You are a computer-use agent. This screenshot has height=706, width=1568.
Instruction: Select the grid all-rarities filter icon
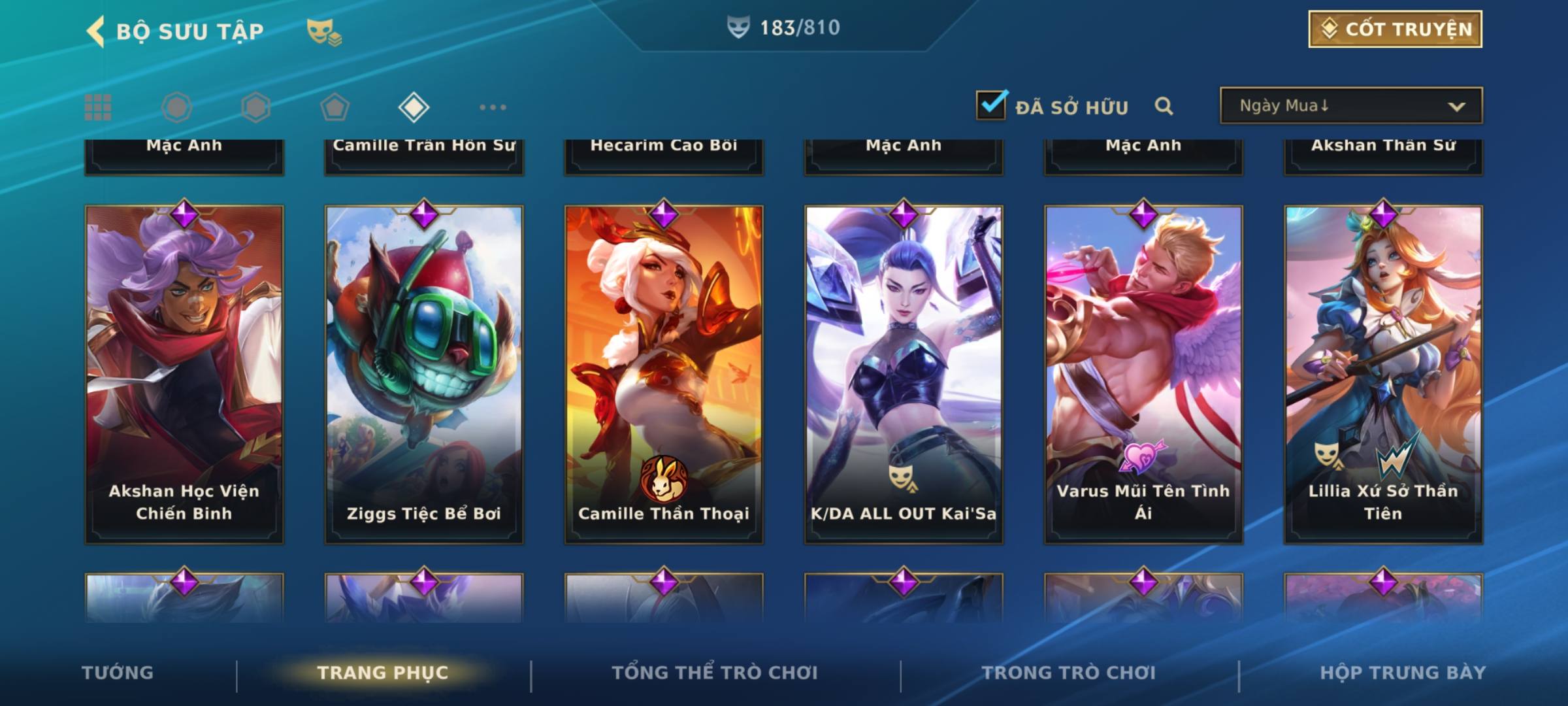click(98, 107)
